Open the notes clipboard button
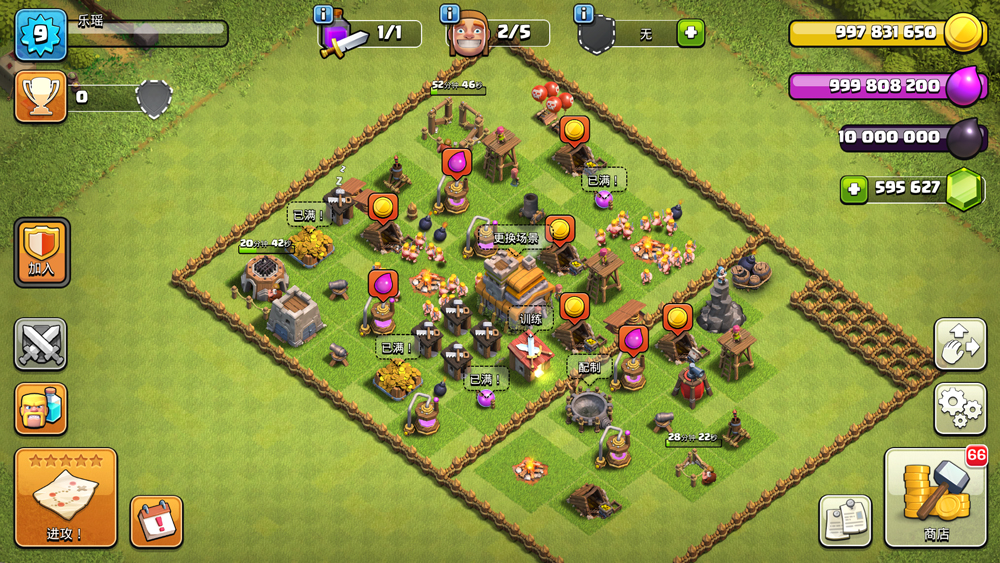 [x=845, y=520]
